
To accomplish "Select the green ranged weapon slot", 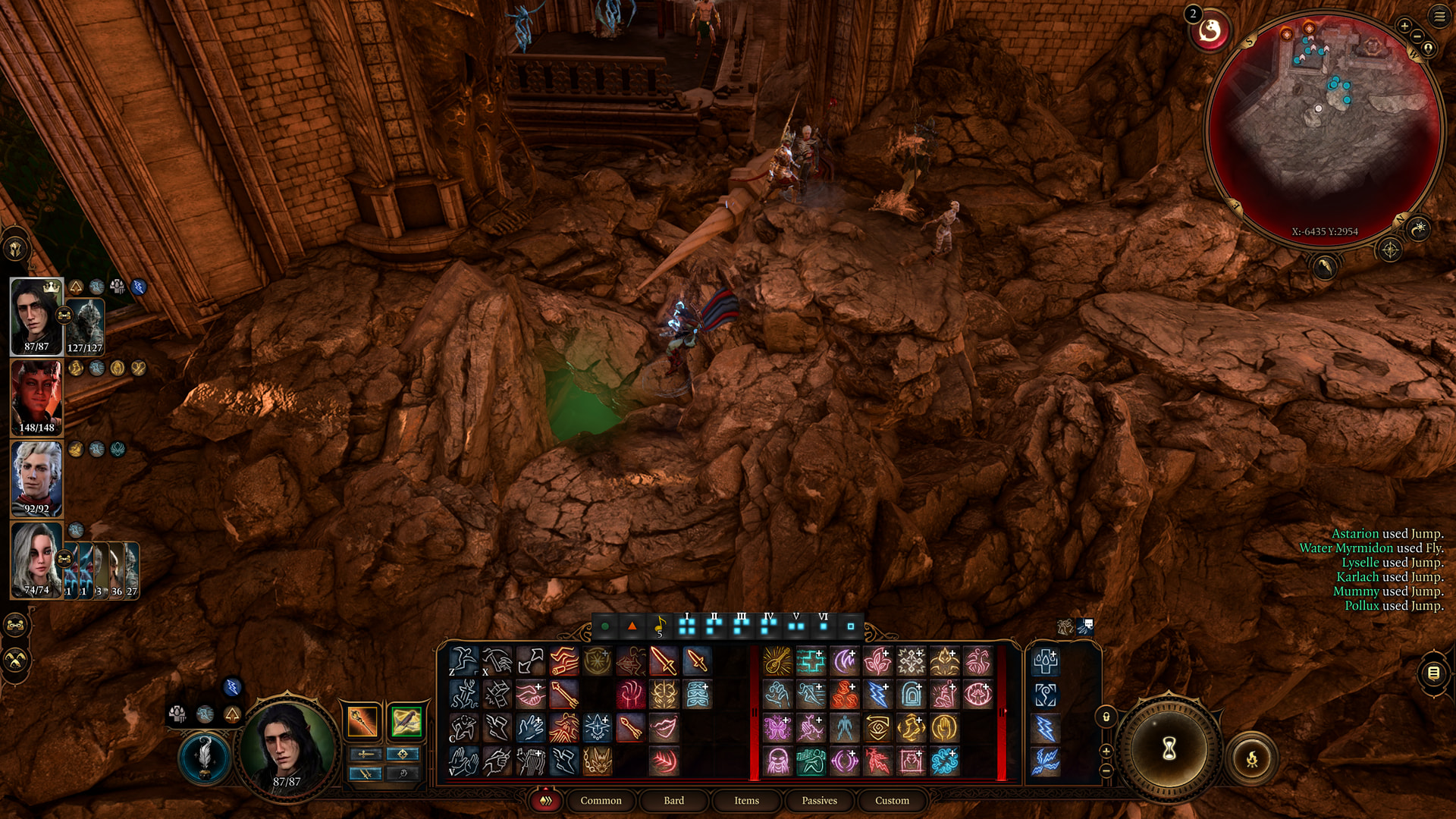I will (406, 721).
